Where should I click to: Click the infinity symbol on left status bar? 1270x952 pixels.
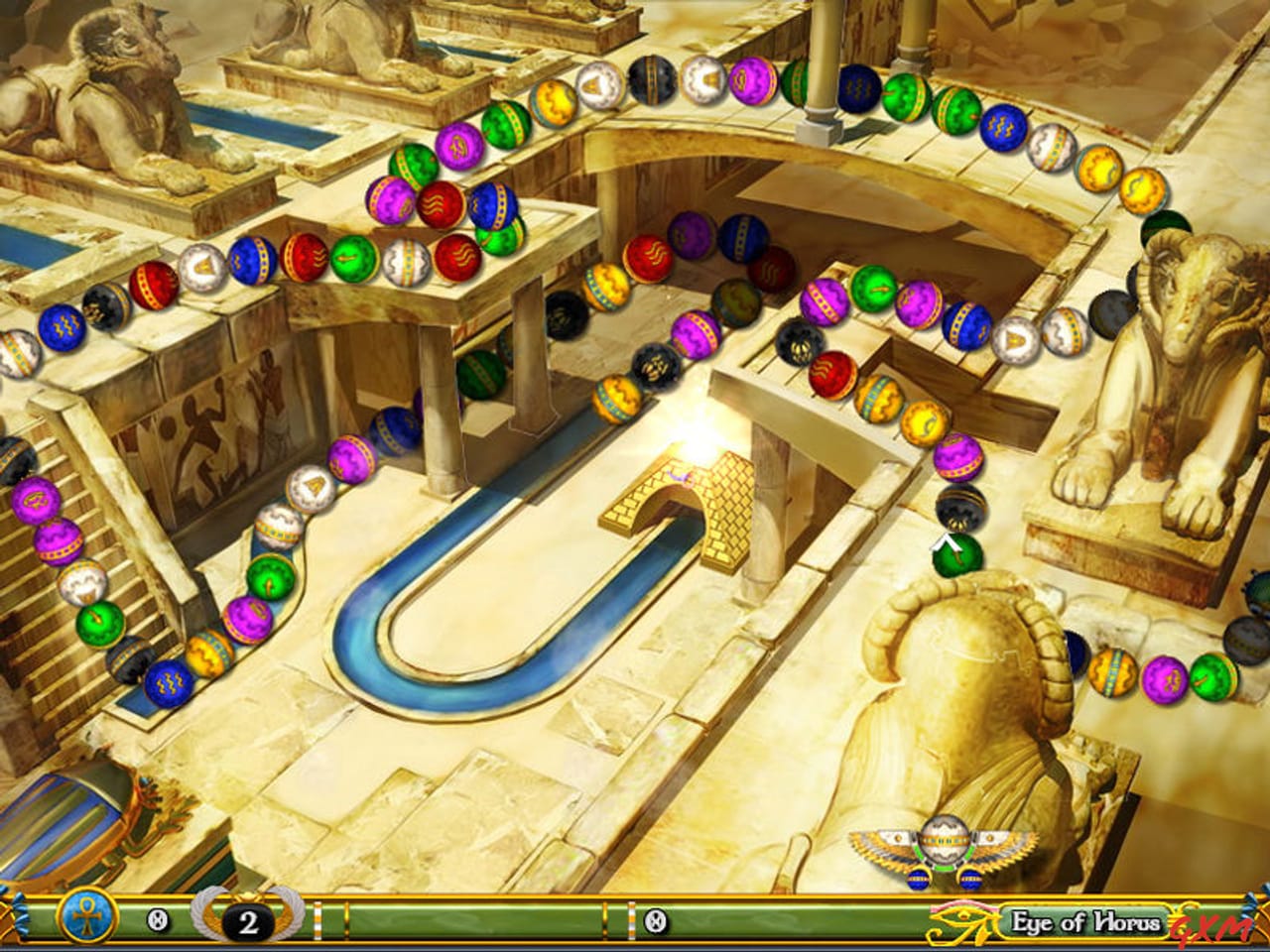[158, 917]
